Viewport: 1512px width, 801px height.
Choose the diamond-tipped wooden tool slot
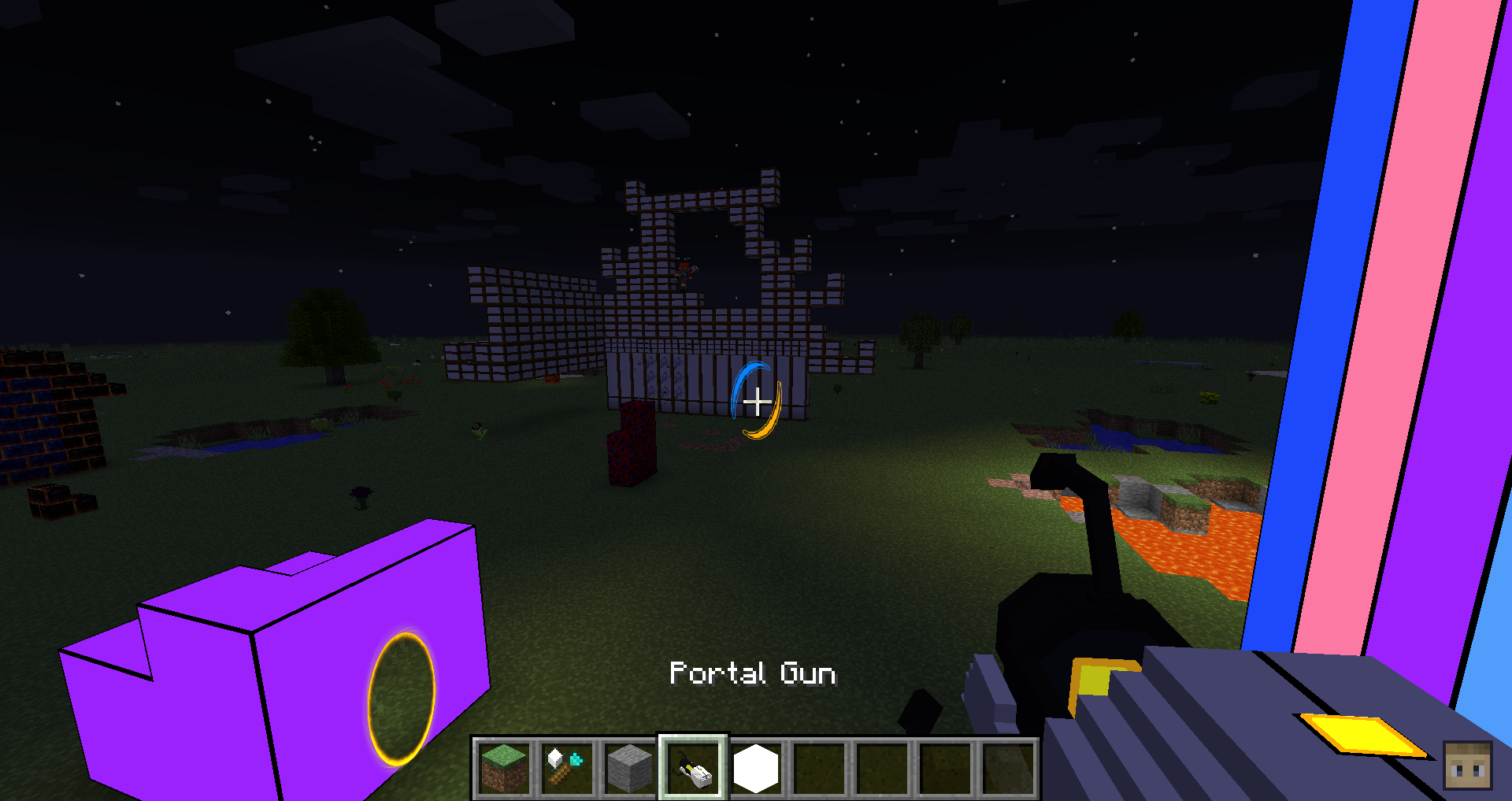coord(566,768)
